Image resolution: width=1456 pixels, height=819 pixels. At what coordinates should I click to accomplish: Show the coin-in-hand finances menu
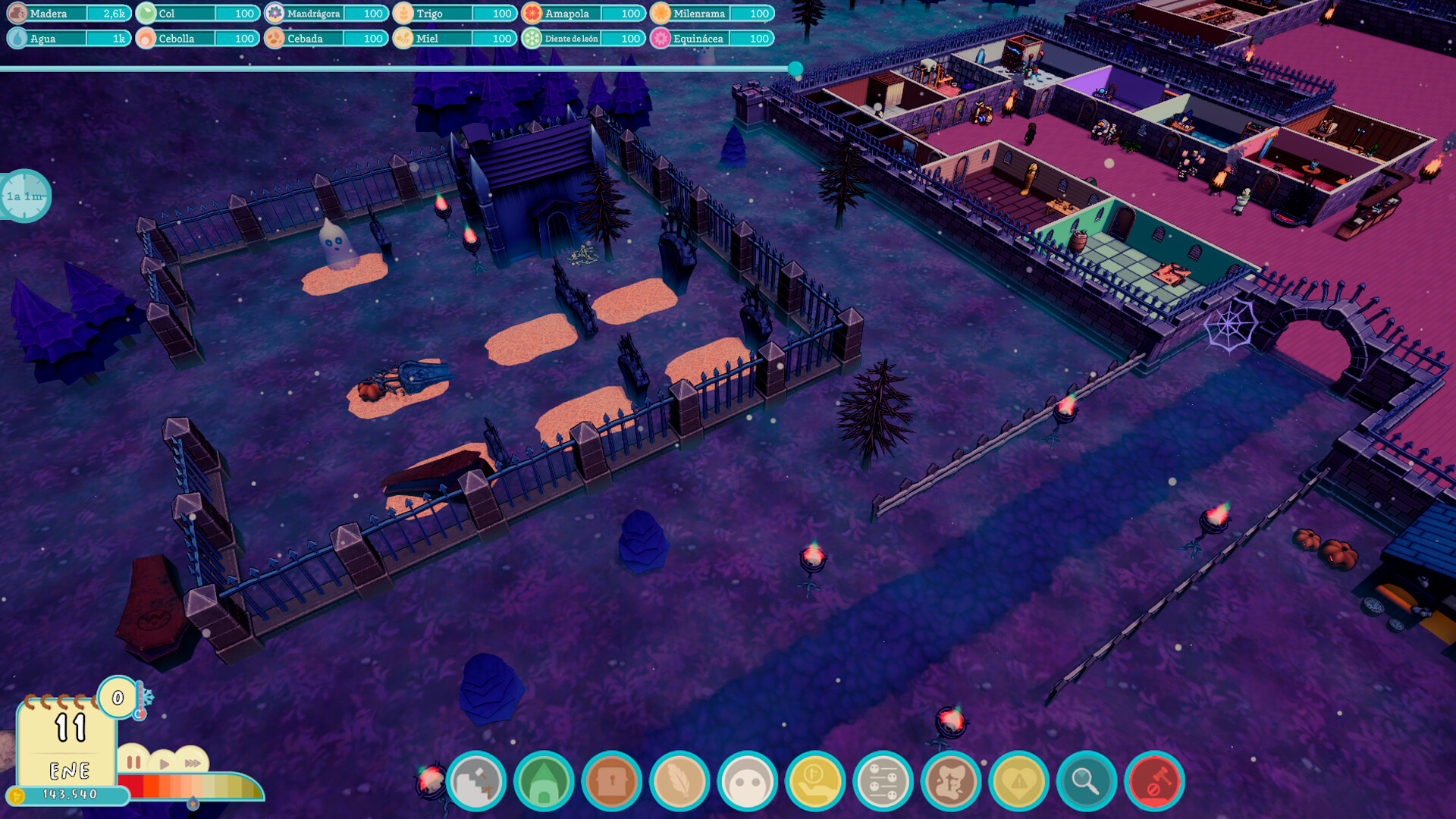point(815,781)
